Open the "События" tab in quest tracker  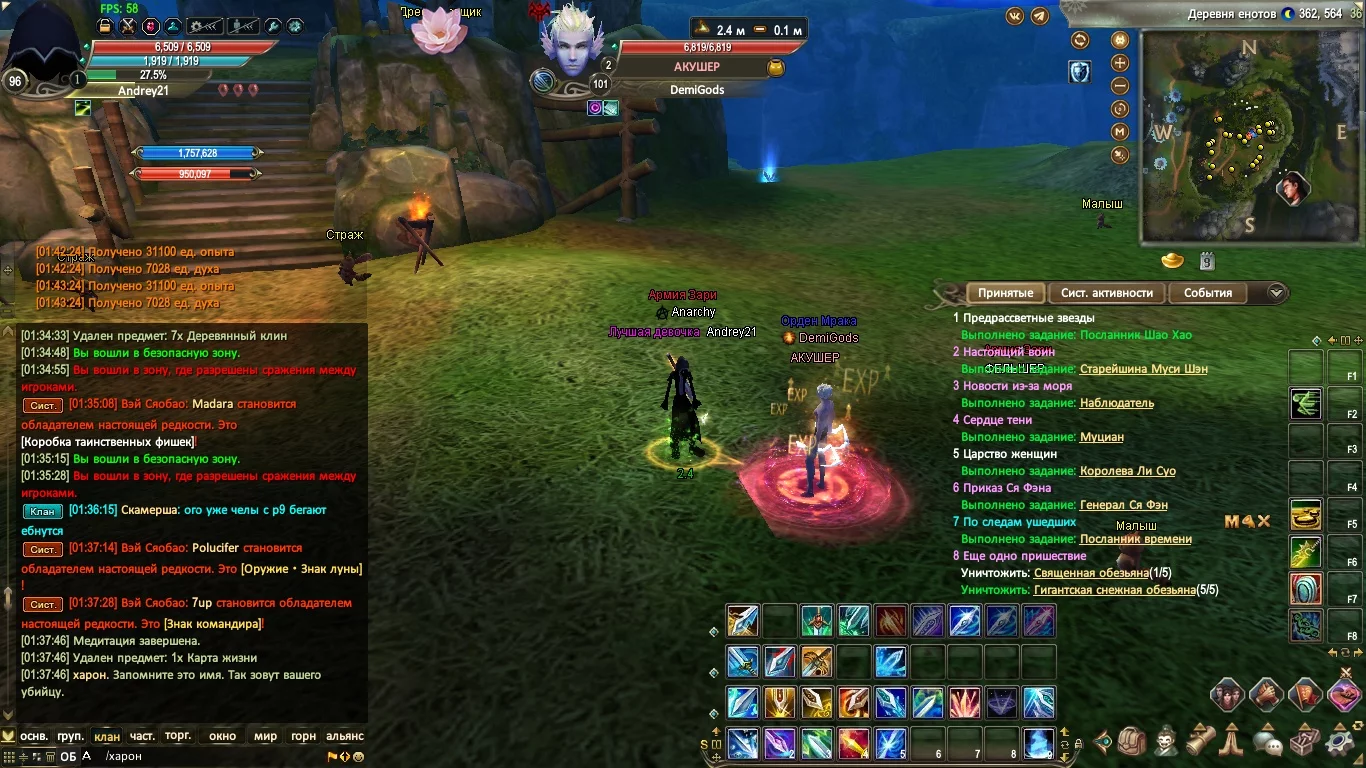[1208, 293]
